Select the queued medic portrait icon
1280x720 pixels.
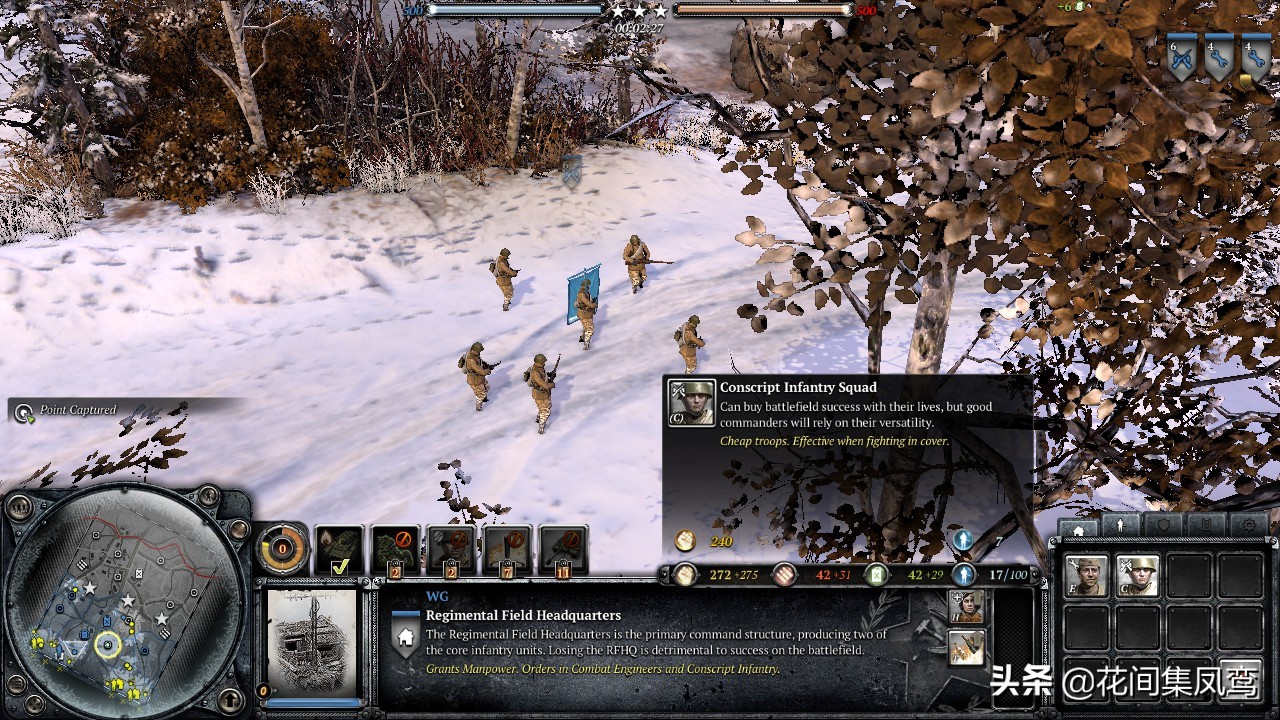click(x=967, y=606)
